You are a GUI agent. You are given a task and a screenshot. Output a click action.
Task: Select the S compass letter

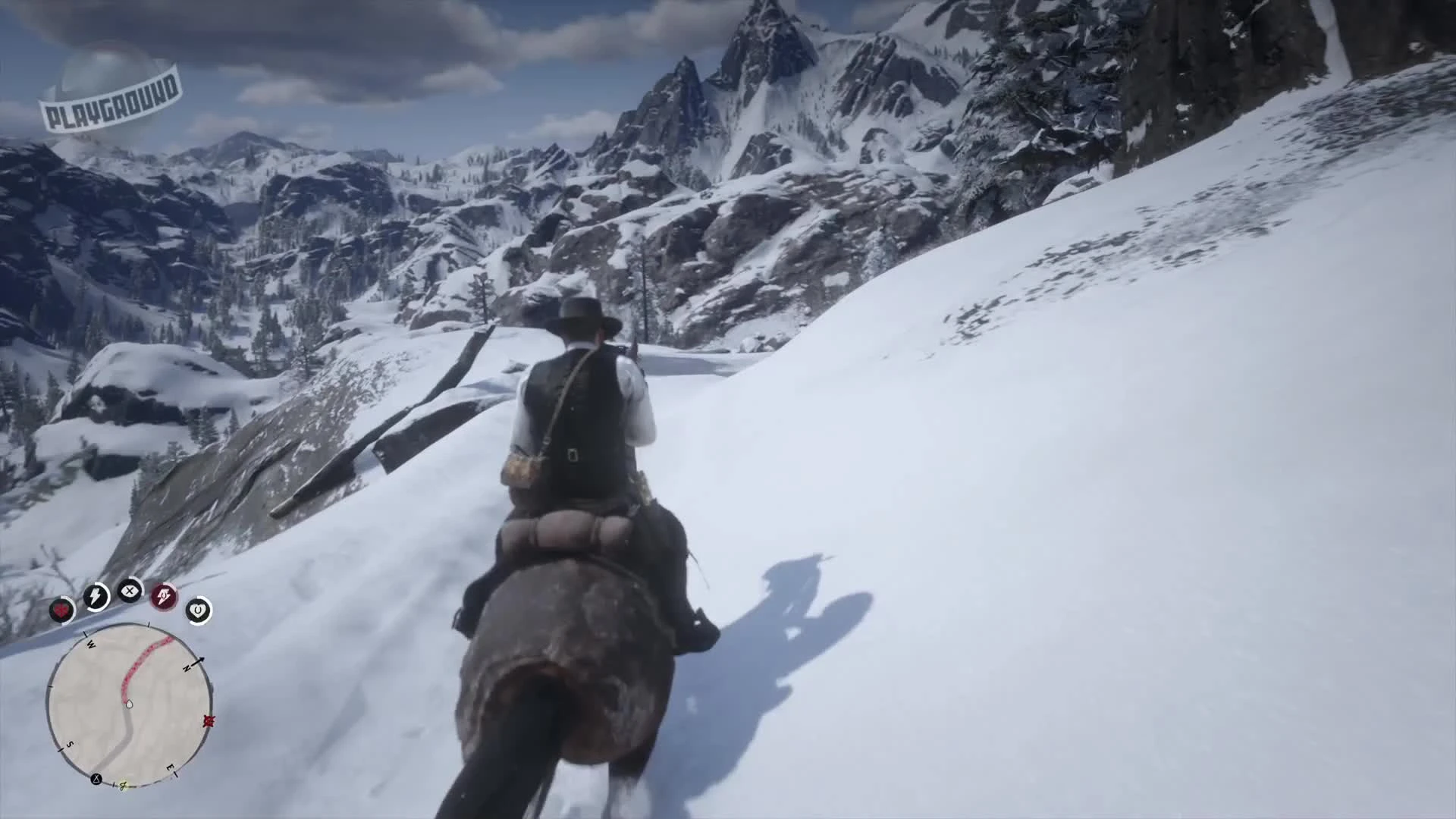coord(70,743)
